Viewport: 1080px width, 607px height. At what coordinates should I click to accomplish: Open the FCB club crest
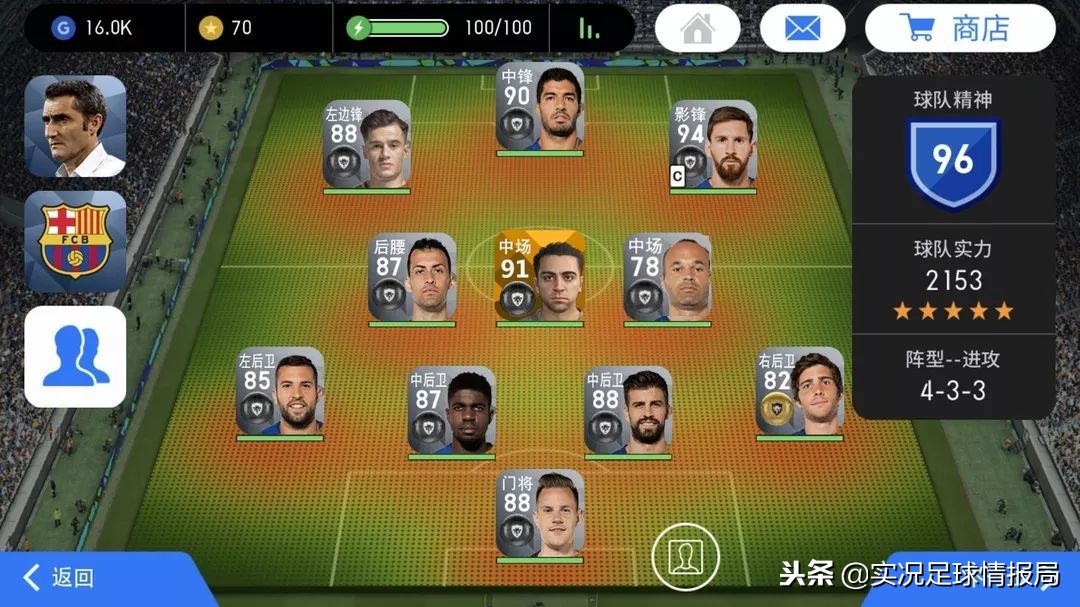coord(75,242)
